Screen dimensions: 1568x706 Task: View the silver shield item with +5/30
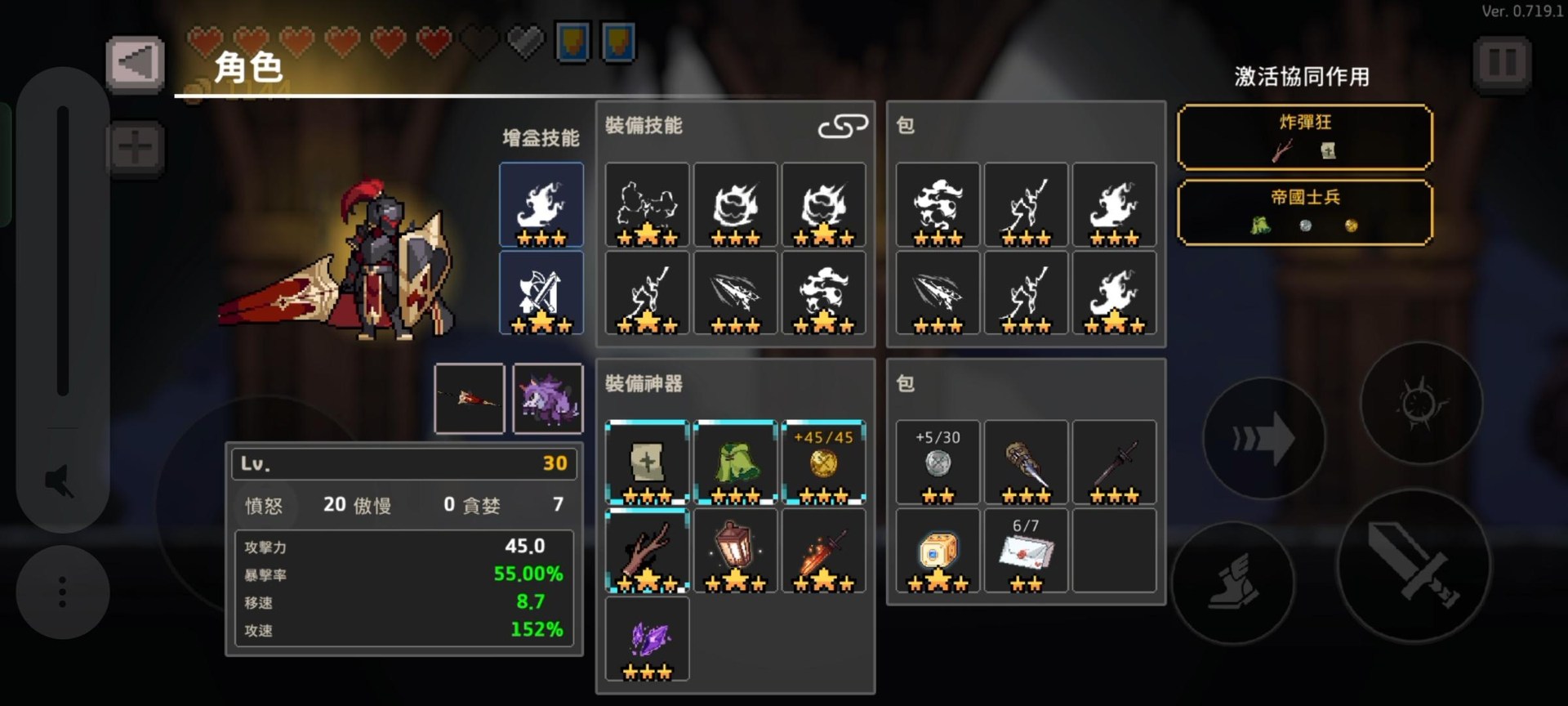[x=937, y=462]
